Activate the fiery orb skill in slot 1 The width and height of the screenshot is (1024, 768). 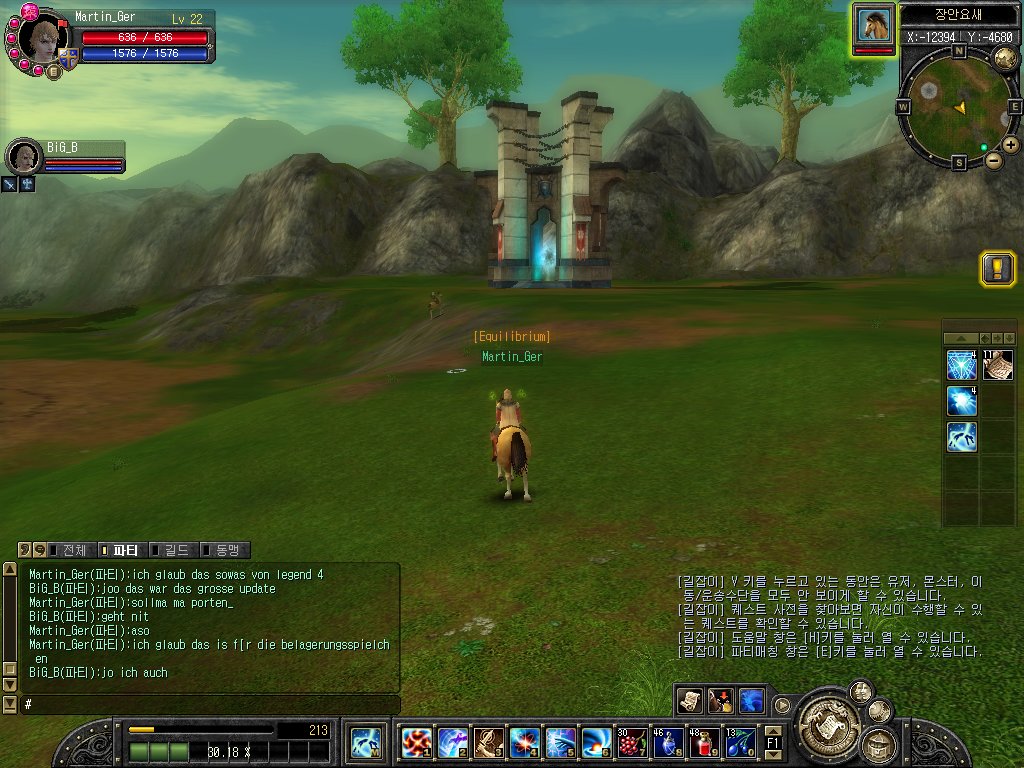[416, 742]
